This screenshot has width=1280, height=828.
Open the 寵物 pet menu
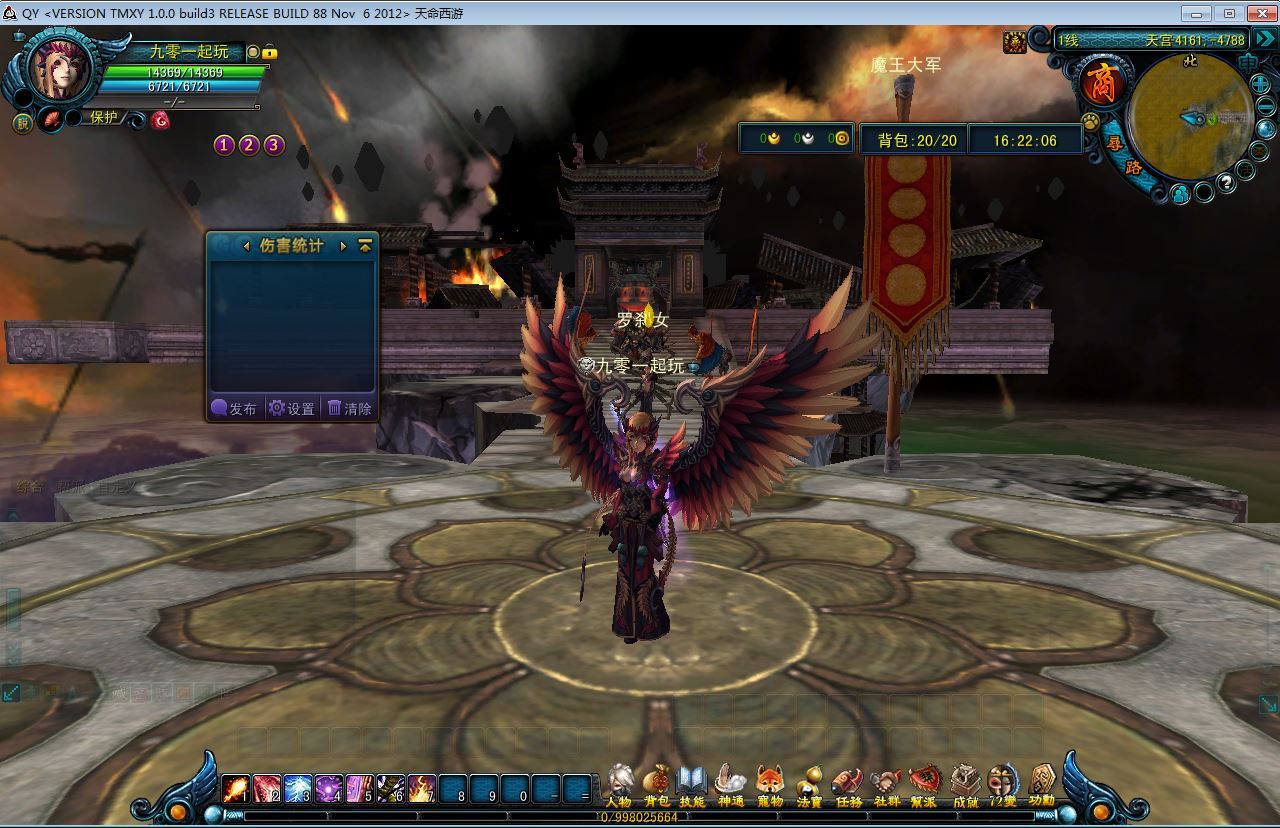[769, 785]
